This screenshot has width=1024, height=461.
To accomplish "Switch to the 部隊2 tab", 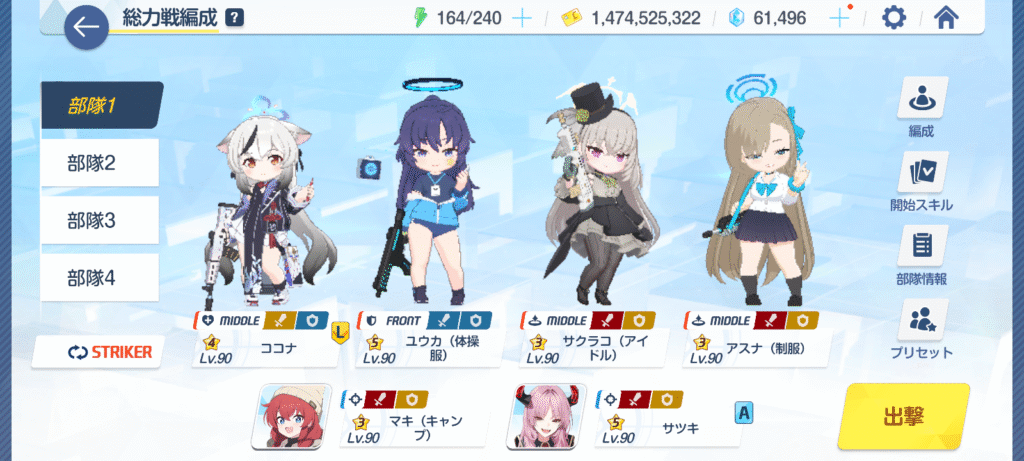I will coord(100,163).
